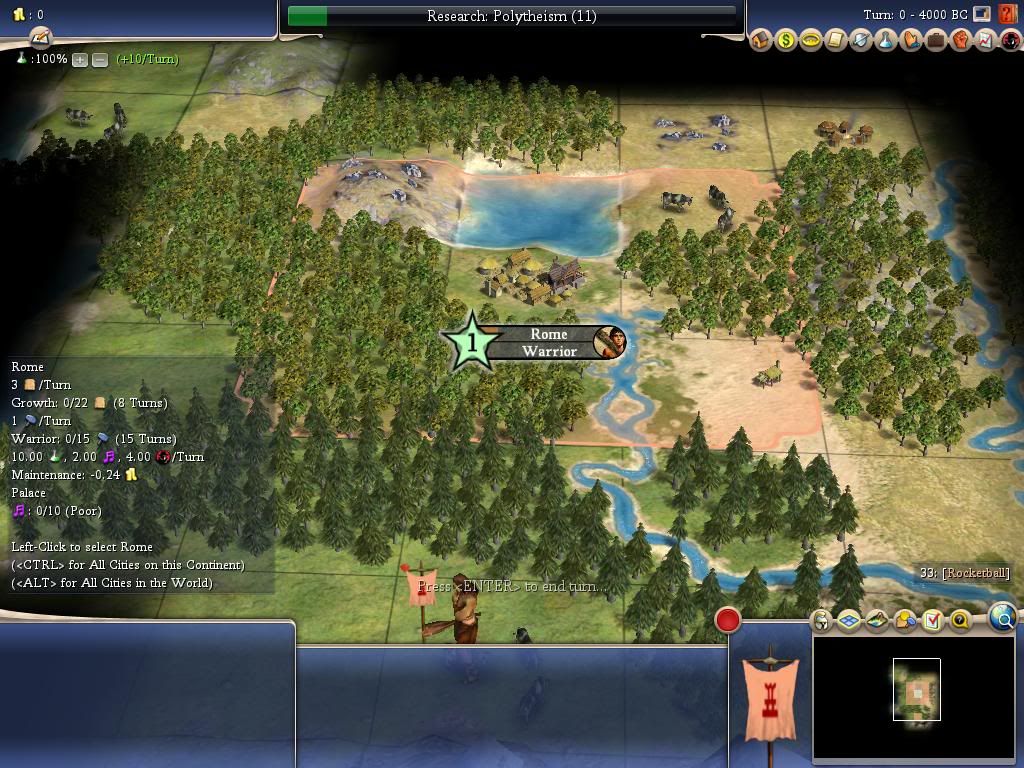
Task: Open the Military Advisor shield icon
Action: pos(861,41)
